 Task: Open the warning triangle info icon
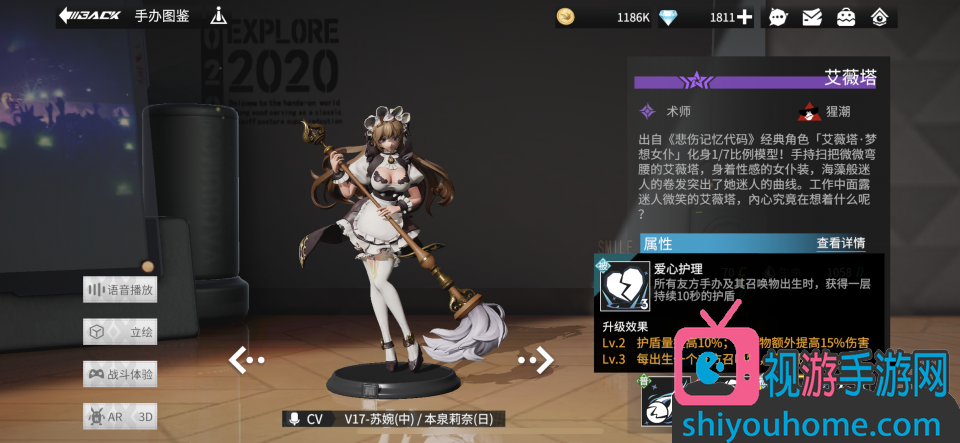pyautogui.click(x=219, y=16)
